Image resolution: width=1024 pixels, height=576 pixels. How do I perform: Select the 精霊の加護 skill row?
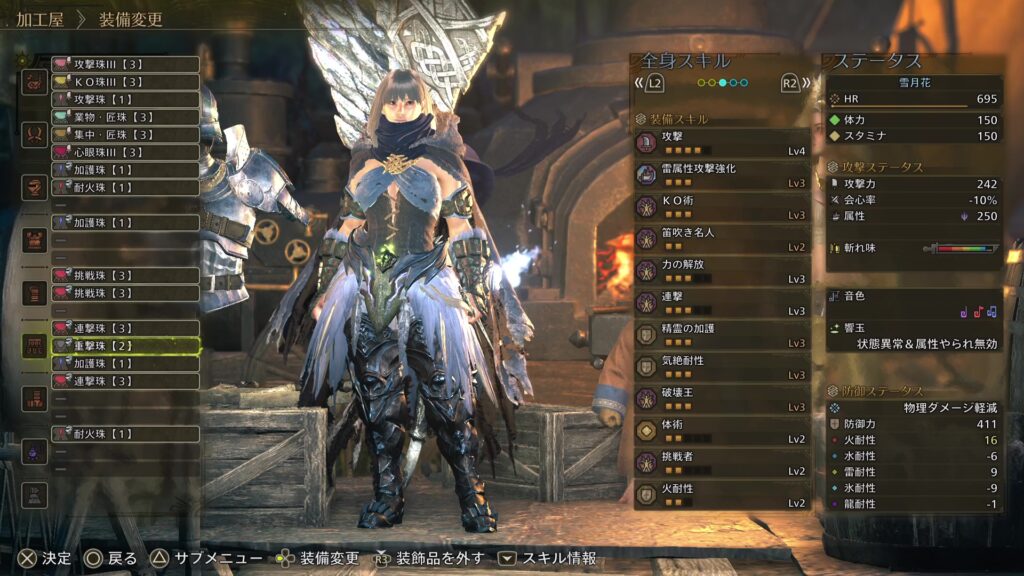(722, 335)
